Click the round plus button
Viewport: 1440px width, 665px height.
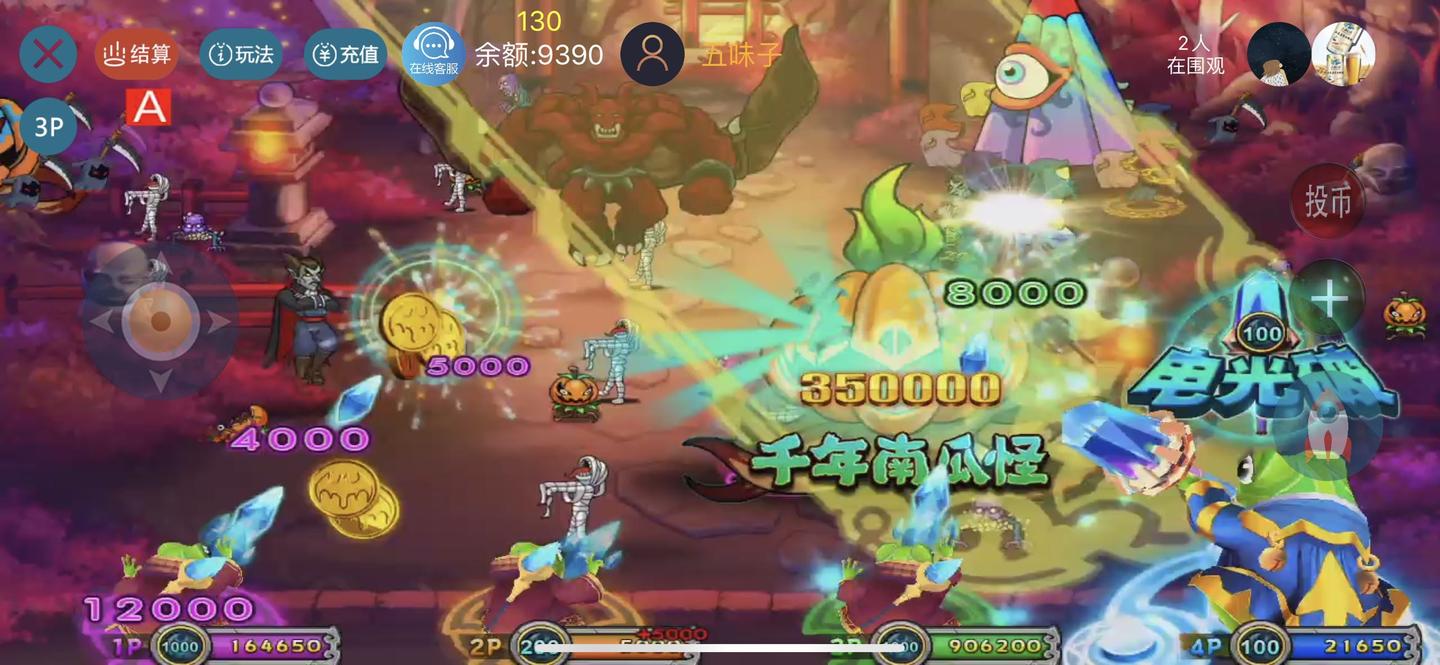coord(1328,298)
